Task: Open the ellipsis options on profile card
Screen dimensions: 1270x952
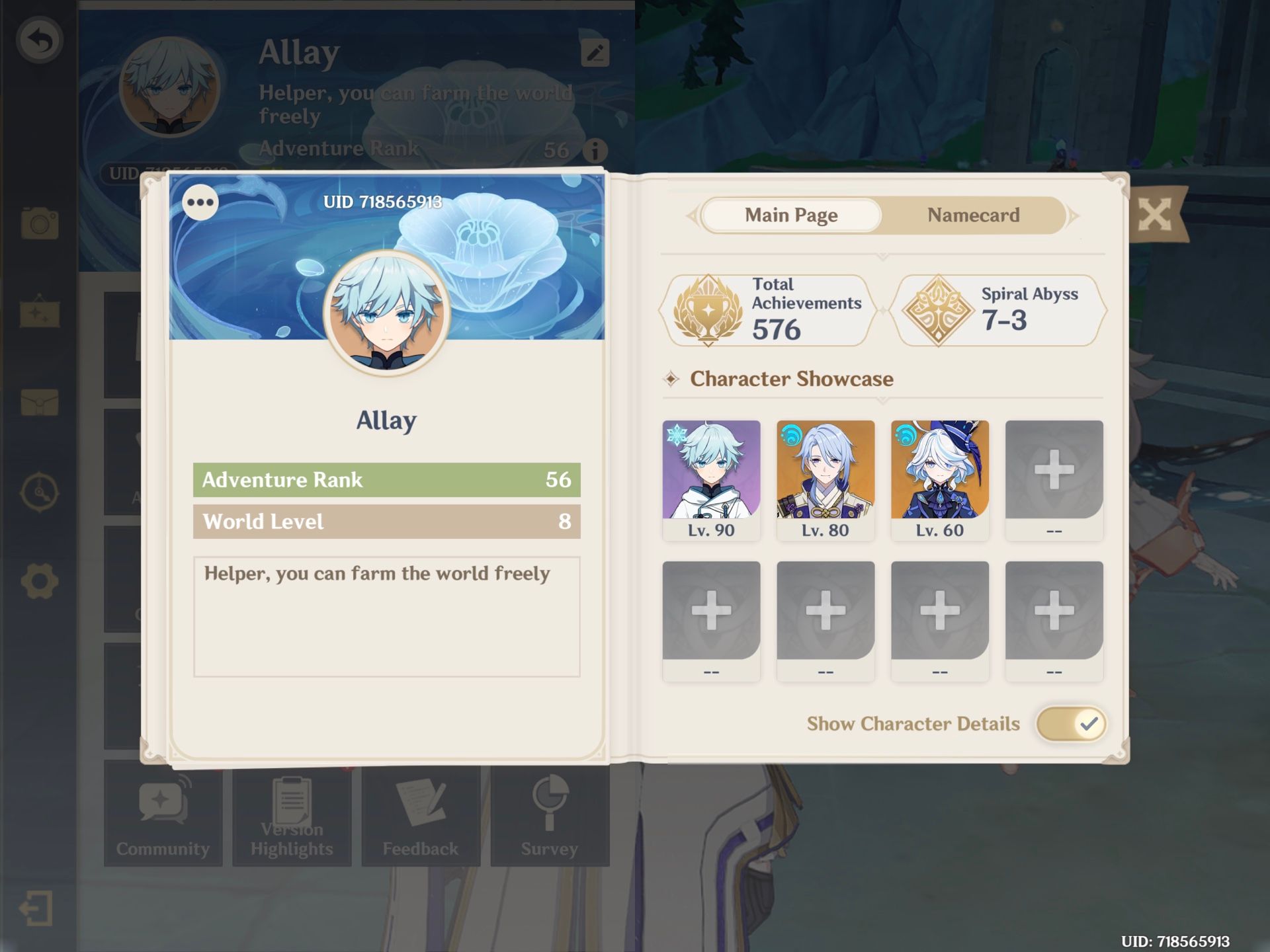Action: click(x=200, y=202)
